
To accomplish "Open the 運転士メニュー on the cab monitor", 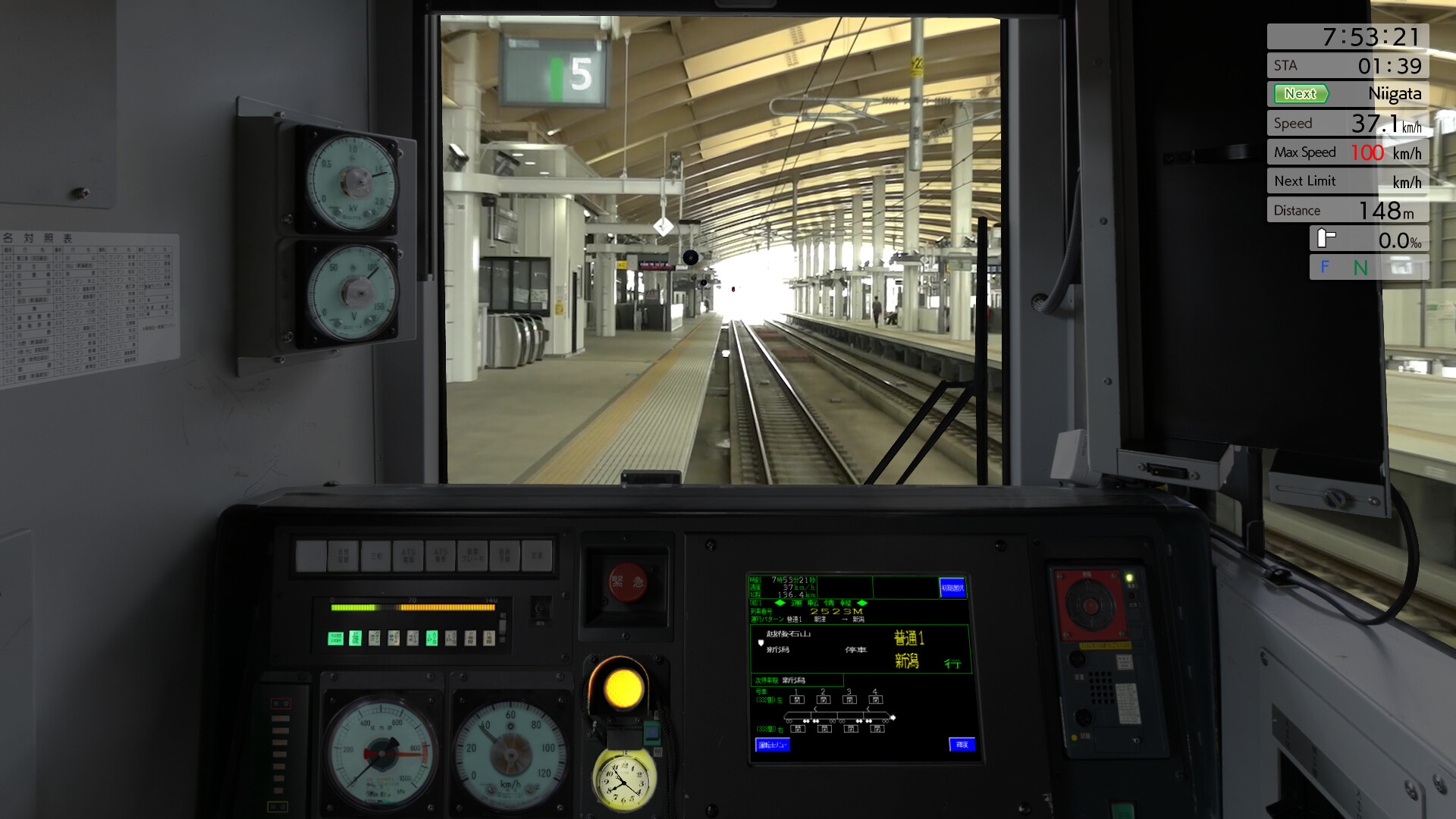I will (x=772, y=745).
